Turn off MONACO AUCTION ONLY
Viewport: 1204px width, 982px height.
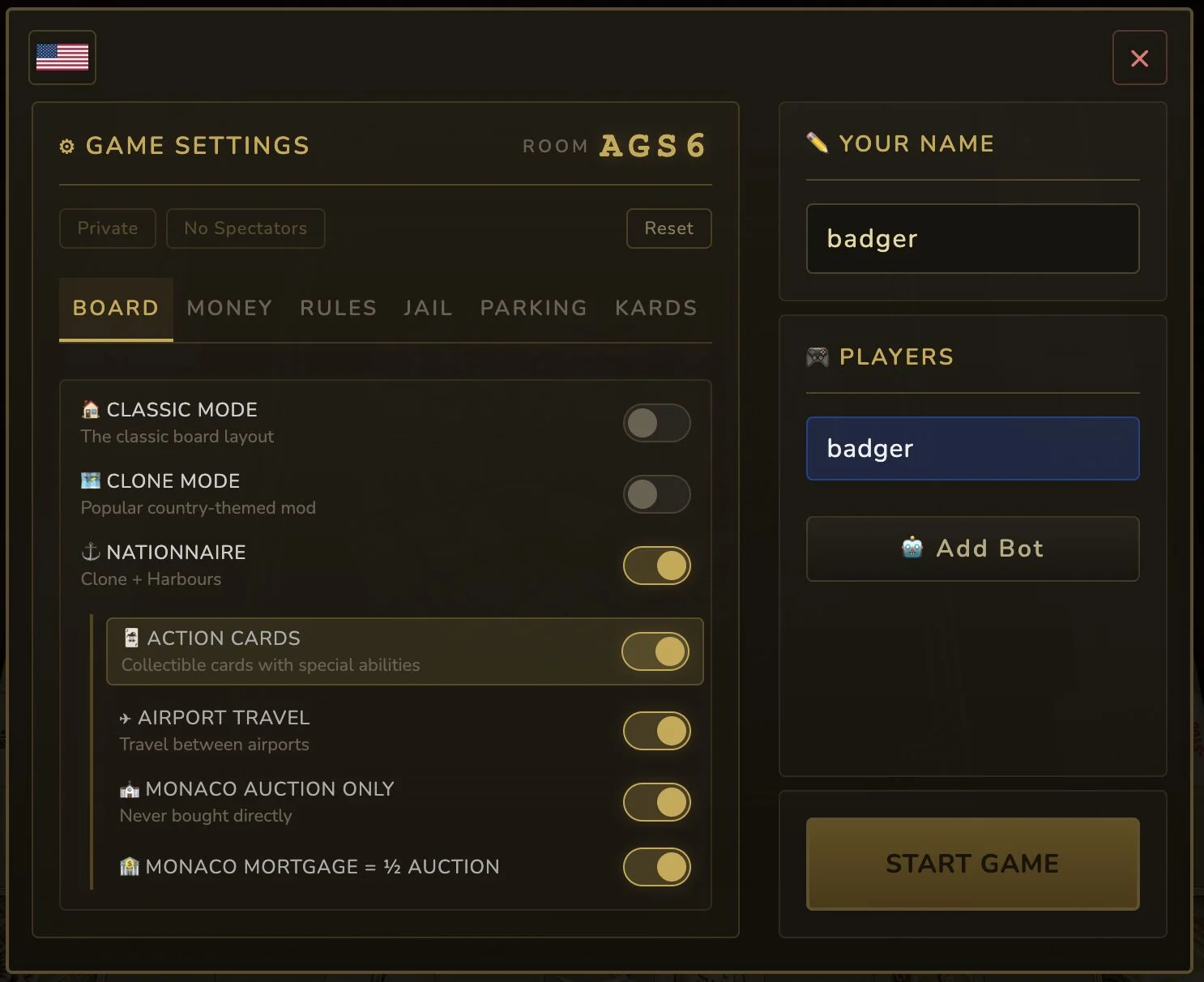[x=657, y=802]
